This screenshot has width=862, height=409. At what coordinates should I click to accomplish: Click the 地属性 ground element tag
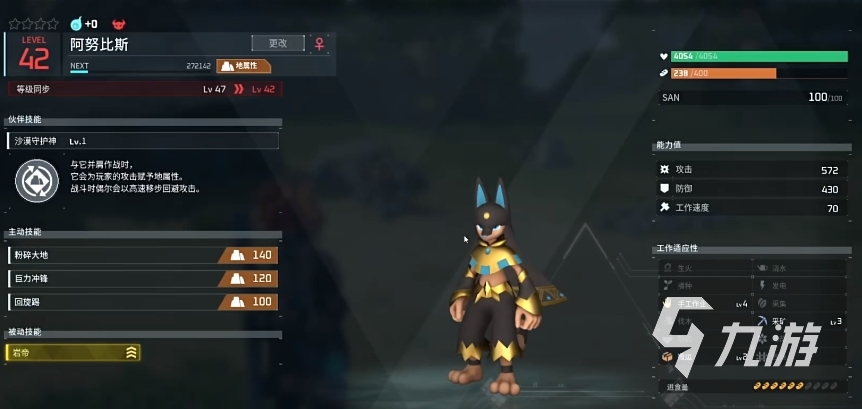click(x=244, y=66)
